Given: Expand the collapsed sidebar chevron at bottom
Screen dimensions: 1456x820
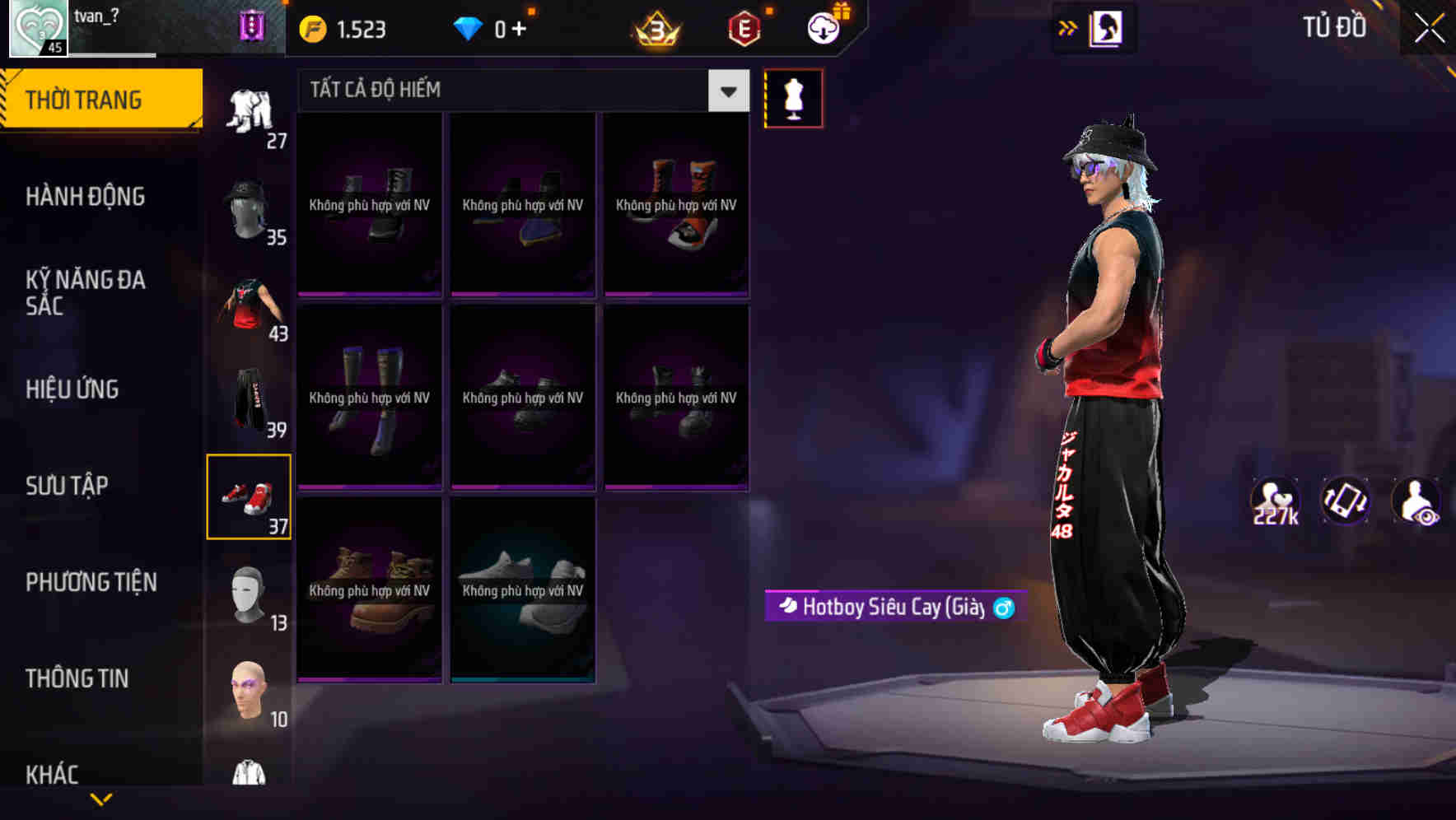Looking at the screenshot, I should pyautogui.click(x=100, y=800).
